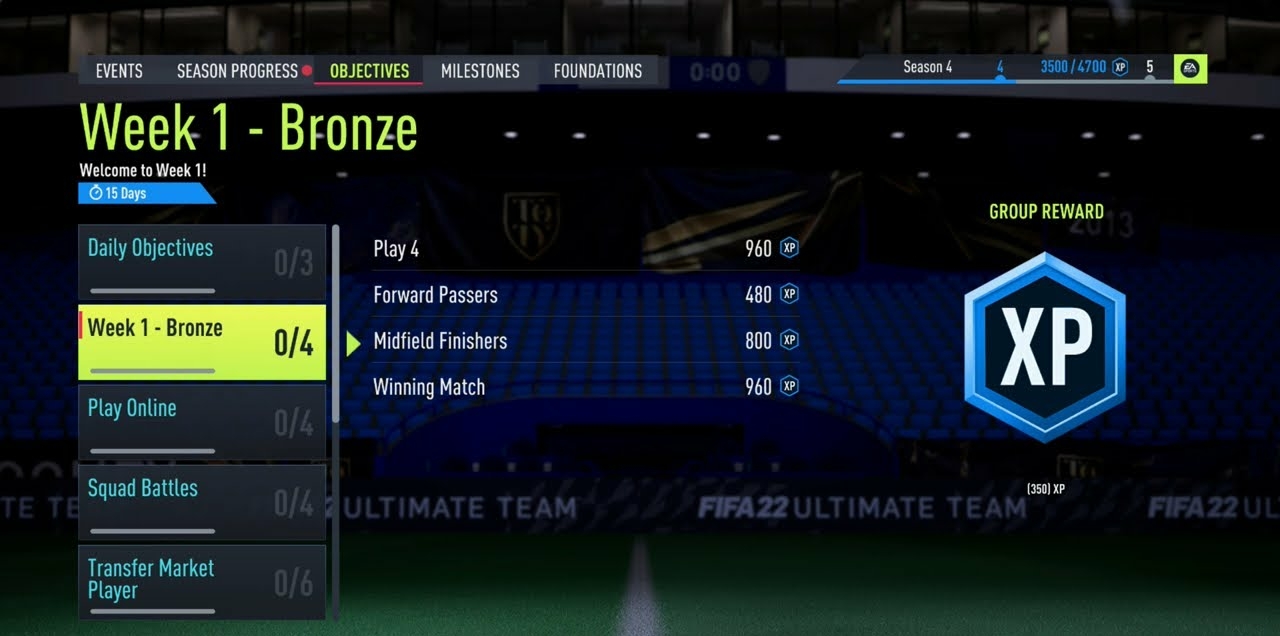View the XP group reward badge
This screenshot has height=636, width=1280.
[x=1045, y=347]
